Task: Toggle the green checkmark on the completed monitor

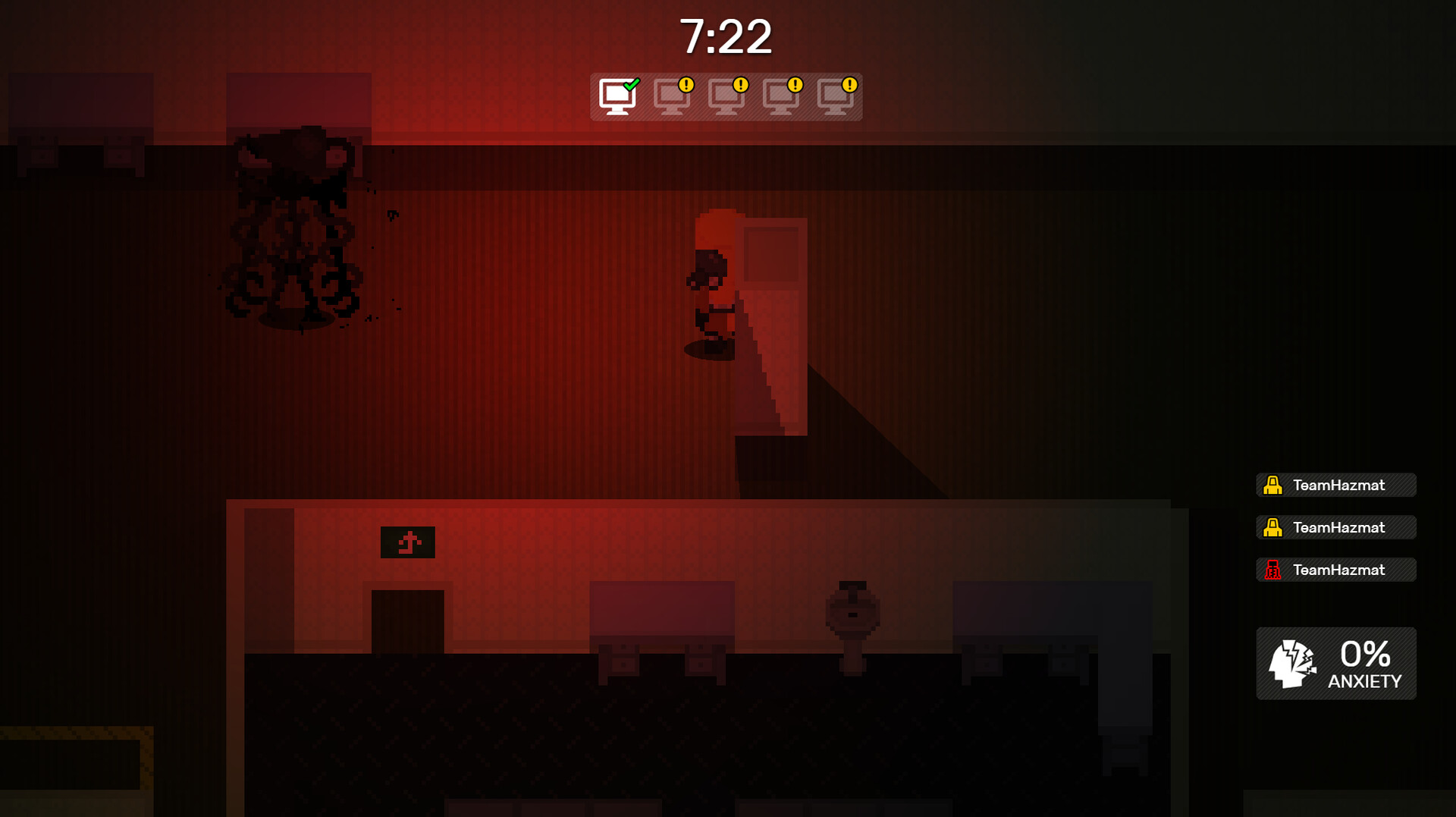Action: point(631,85)
